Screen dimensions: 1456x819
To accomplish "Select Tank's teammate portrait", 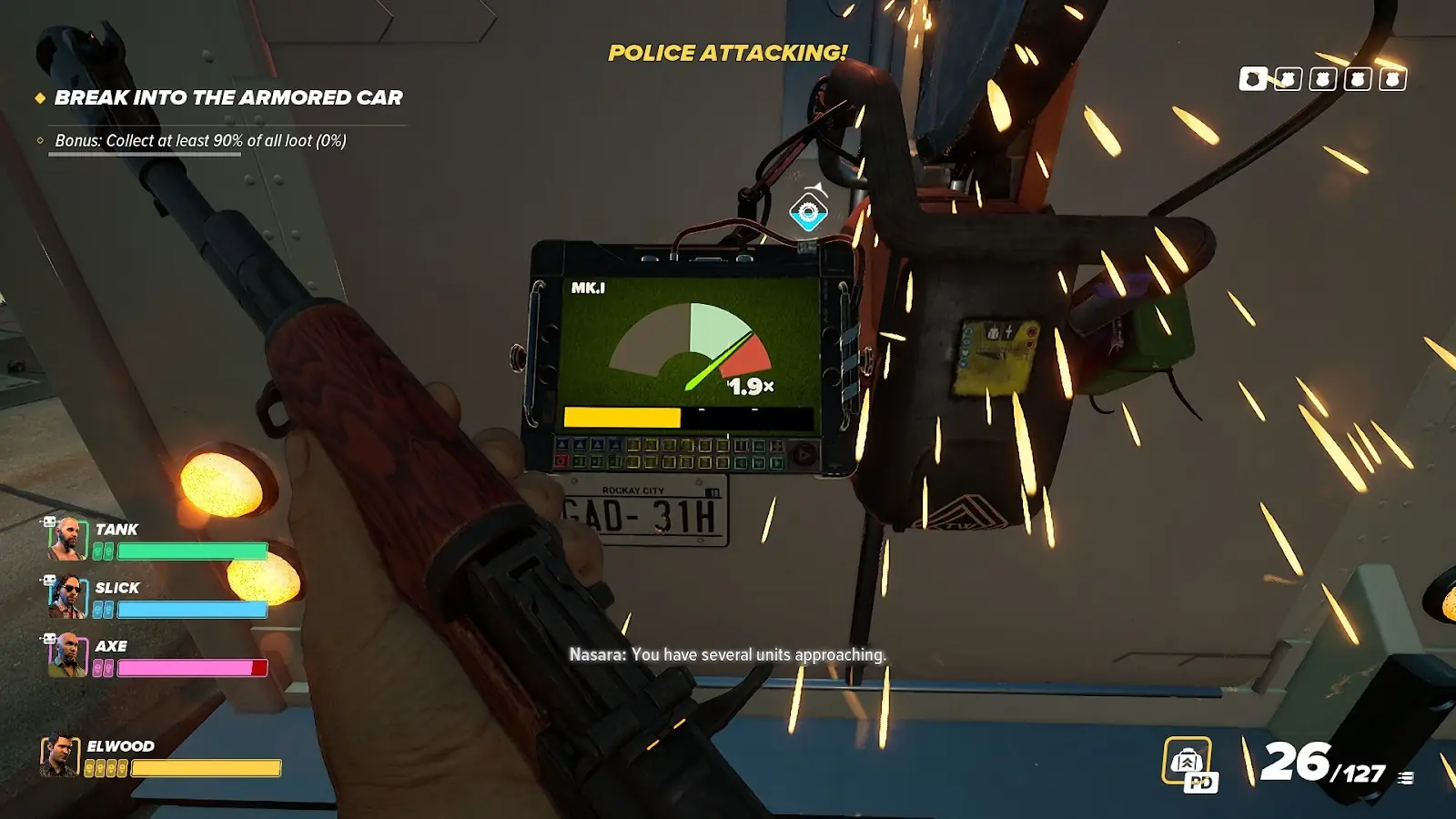I will pyautogui.click(x=67, y=539).
